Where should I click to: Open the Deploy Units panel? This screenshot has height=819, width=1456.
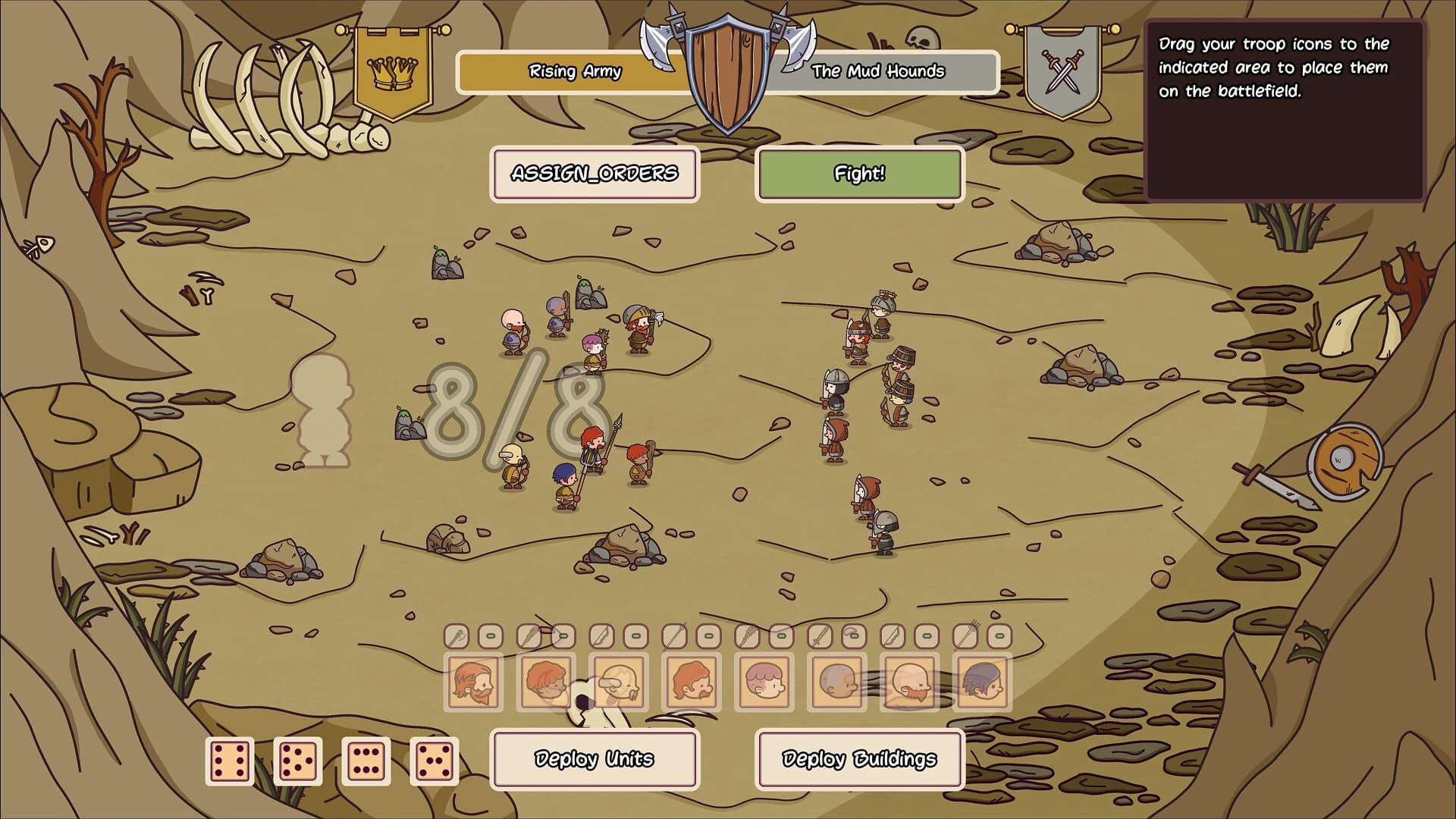[x=594, y=758]
